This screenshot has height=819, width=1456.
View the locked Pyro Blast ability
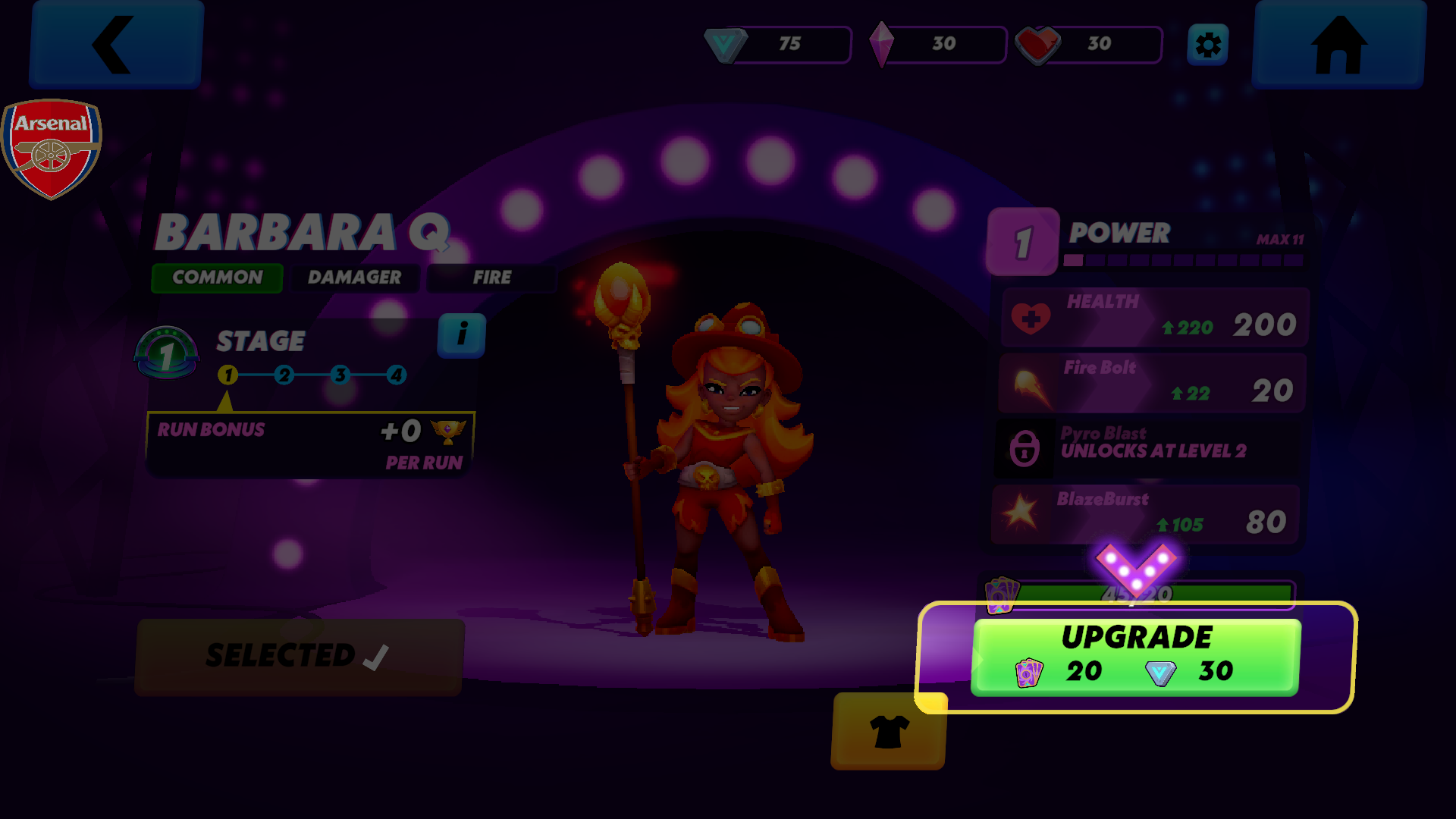click(x=1148, y=449)
